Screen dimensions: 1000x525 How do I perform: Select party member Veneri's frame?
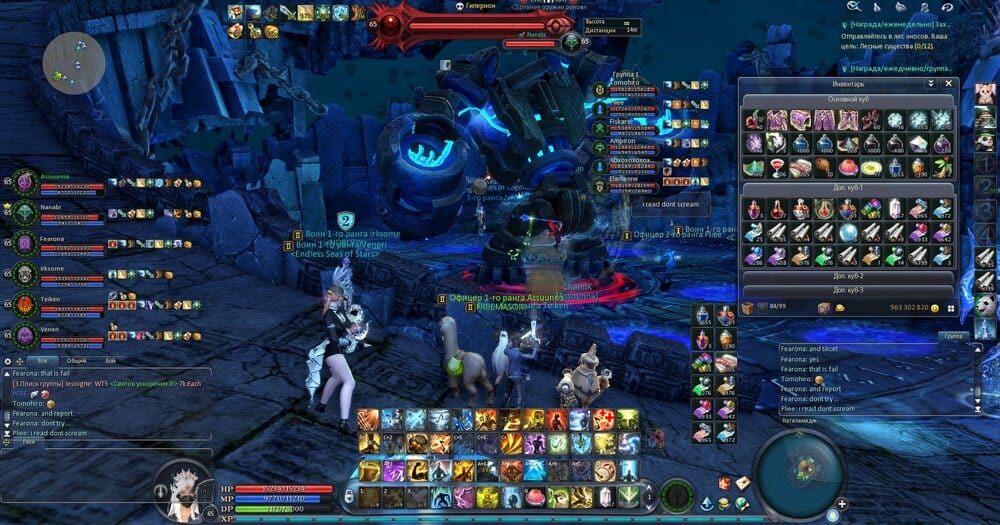coord(24,333)
